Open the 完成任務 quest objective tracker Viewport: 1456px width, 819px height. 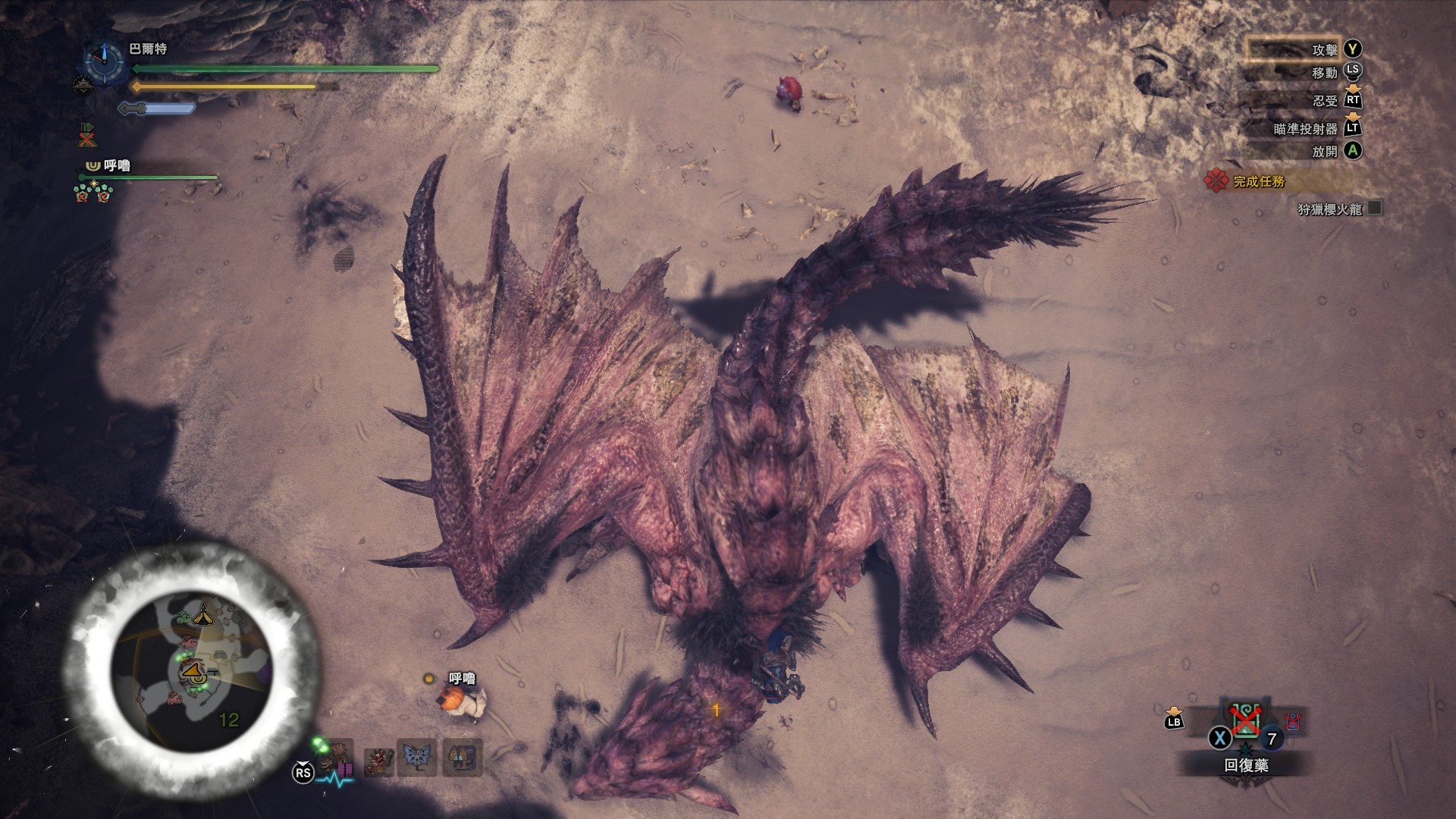[x=1259, y=182]
